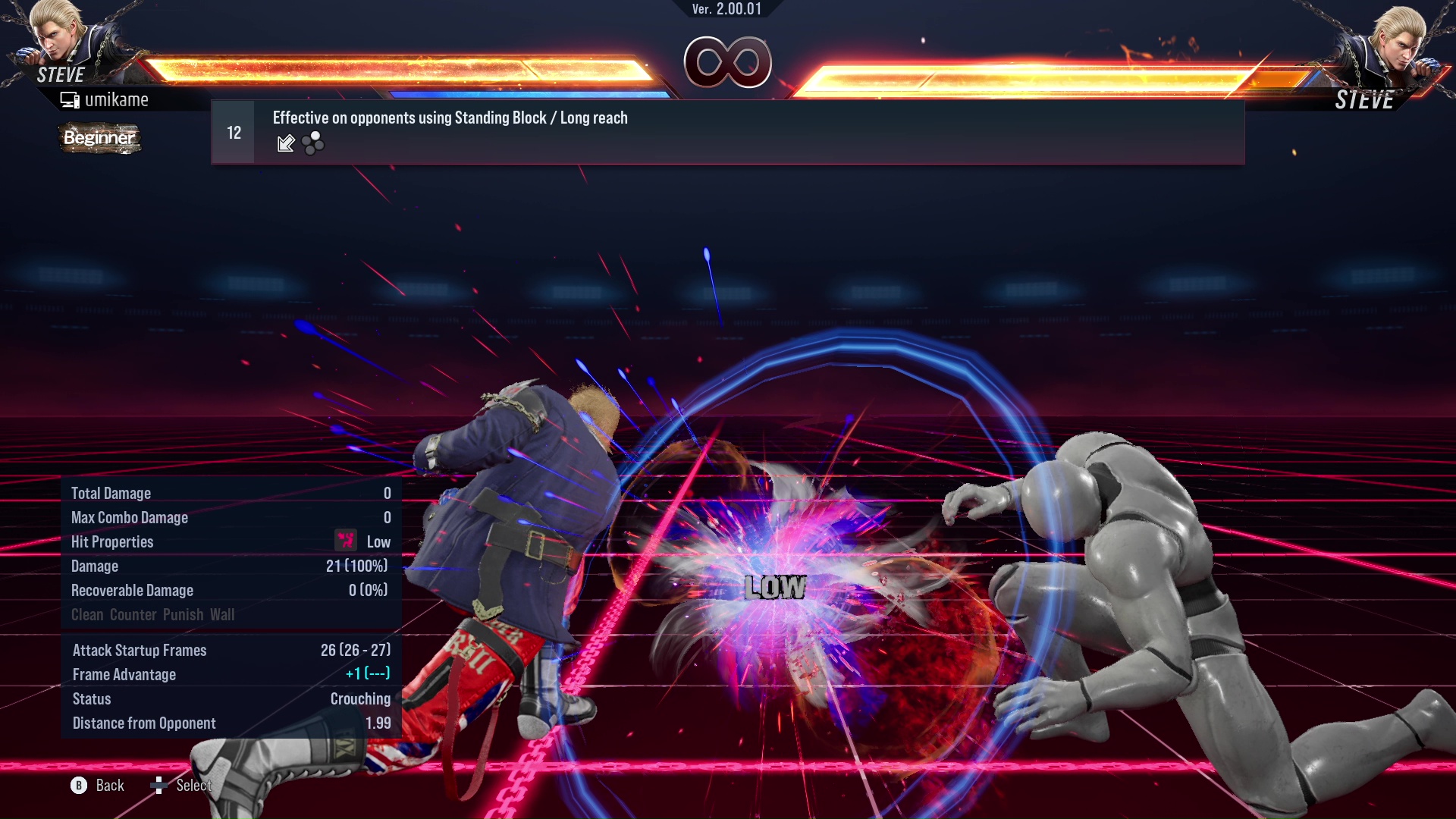Toggle the Counter hit condition label
Screen dimensions: 1456x819
tap(133, 615)
